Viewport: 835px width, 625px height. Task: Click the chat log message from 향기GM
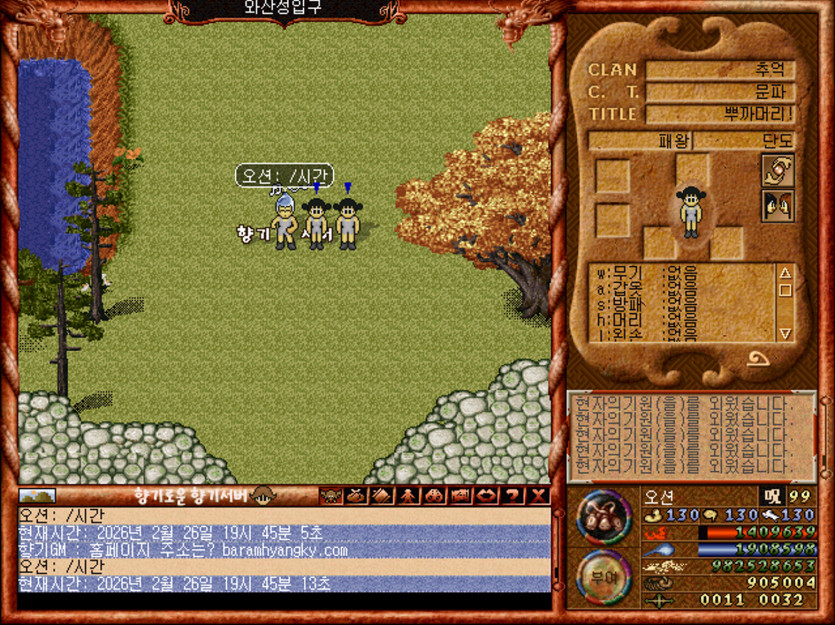point(183,550)
